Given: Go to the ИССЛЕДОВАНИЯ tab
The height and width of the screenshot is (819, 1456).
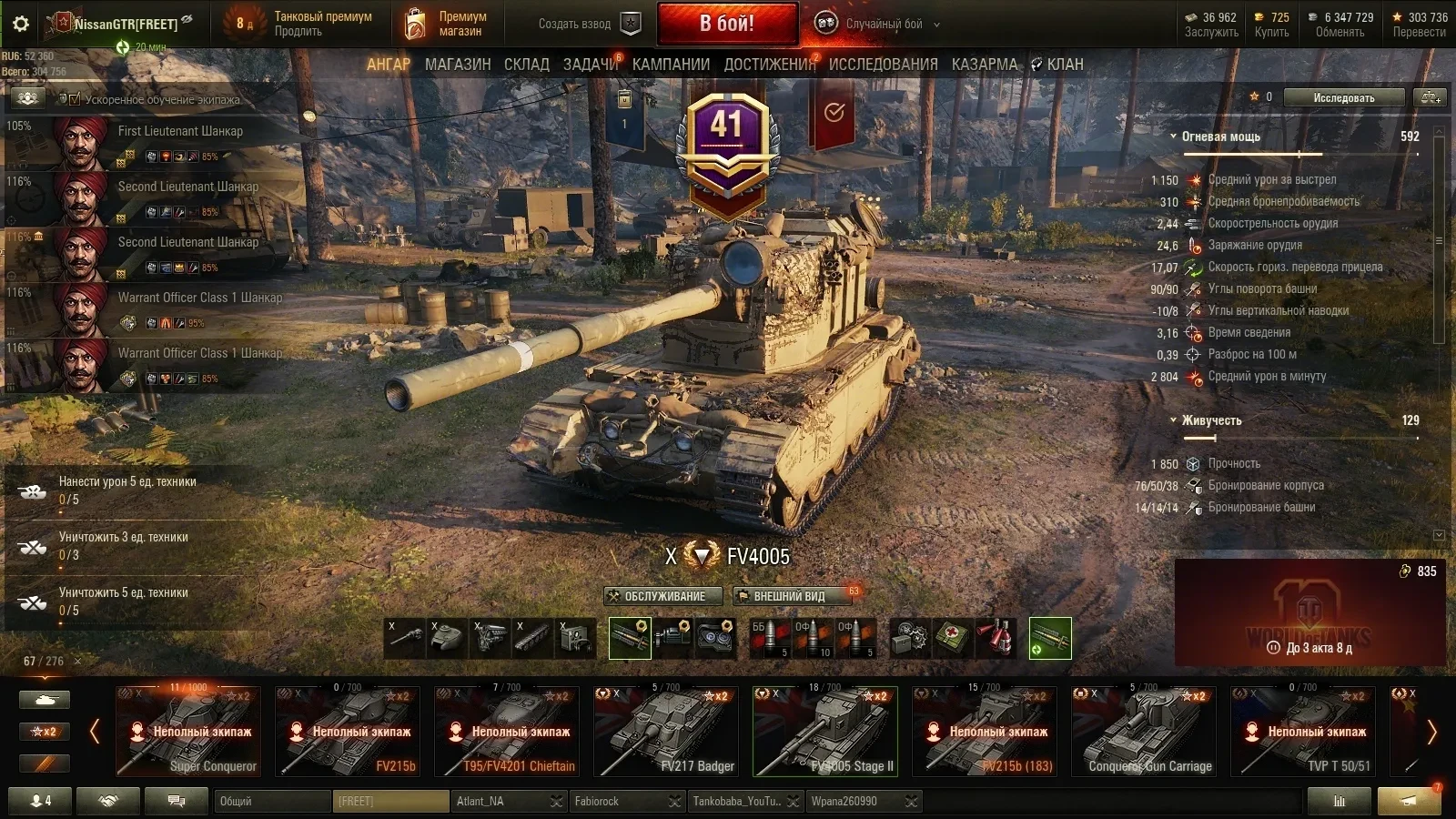Looking at the screenshot, I should click(x=883, y=65).
